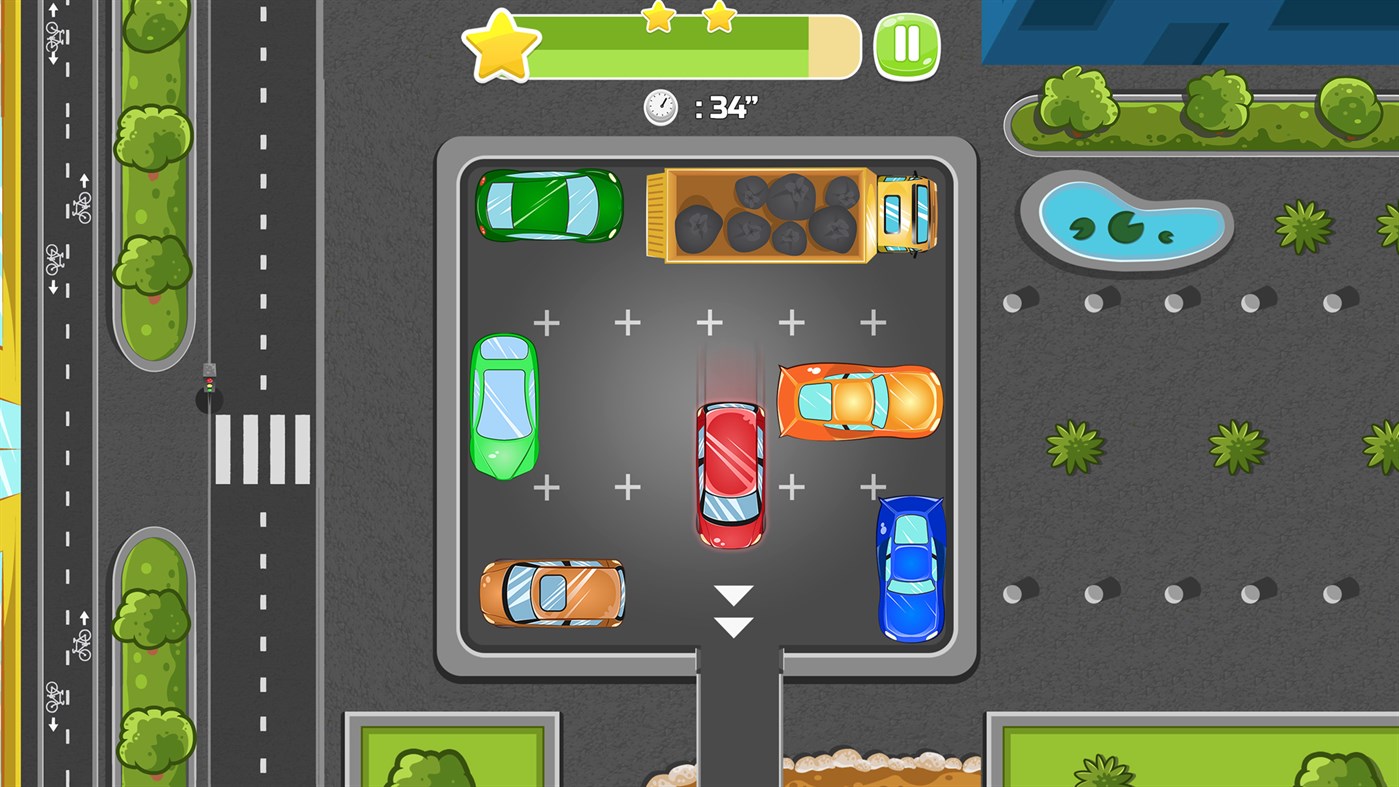Click the pedestrian crosswalk stripes
Image resolution: width=1399 pixels, height=787 pixels.
click(x=262, y=448)
